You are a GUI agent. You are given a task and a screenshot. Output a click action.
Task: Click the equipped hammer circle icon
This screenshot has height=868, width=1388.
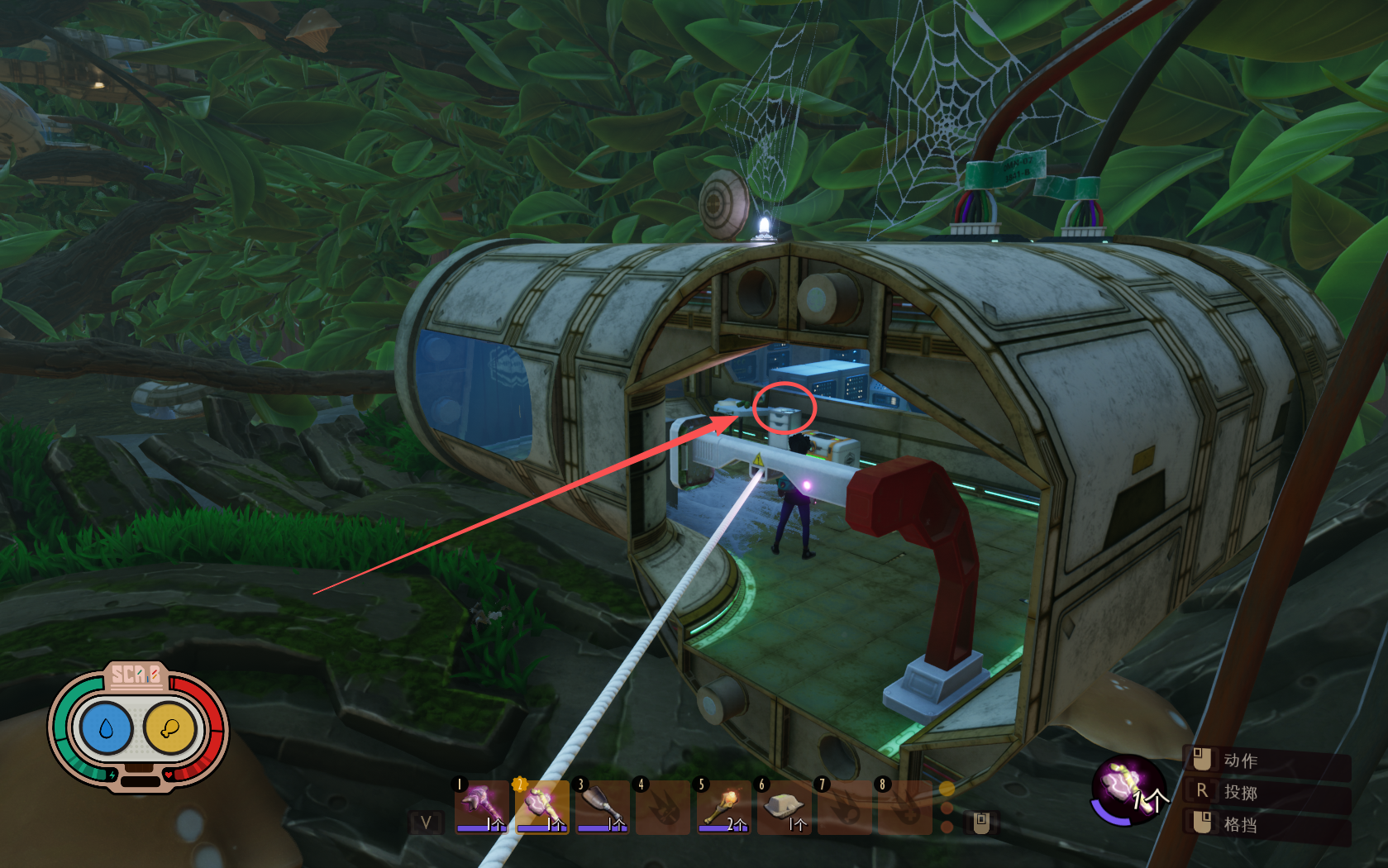(1127, 789)
